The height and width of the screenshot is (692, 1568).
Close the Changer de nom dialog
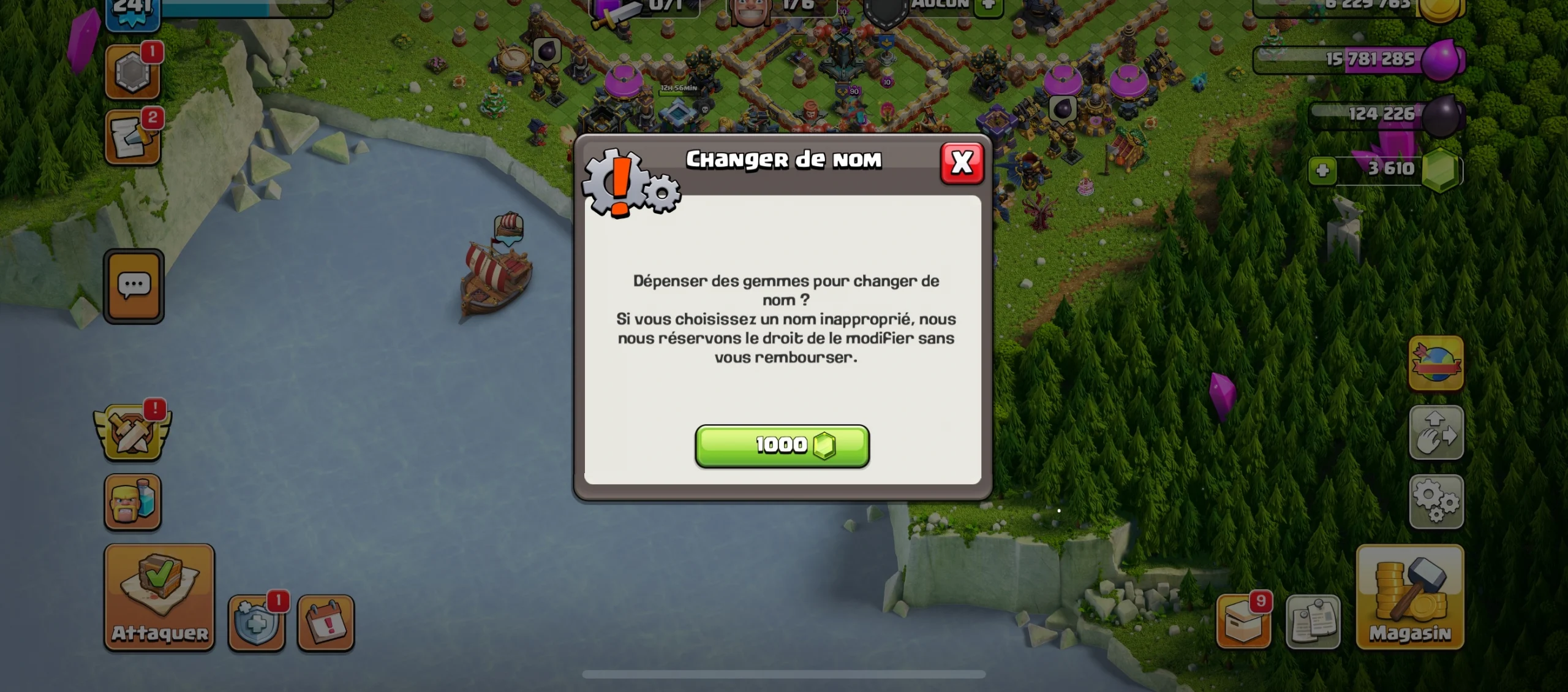pos(963,162)
